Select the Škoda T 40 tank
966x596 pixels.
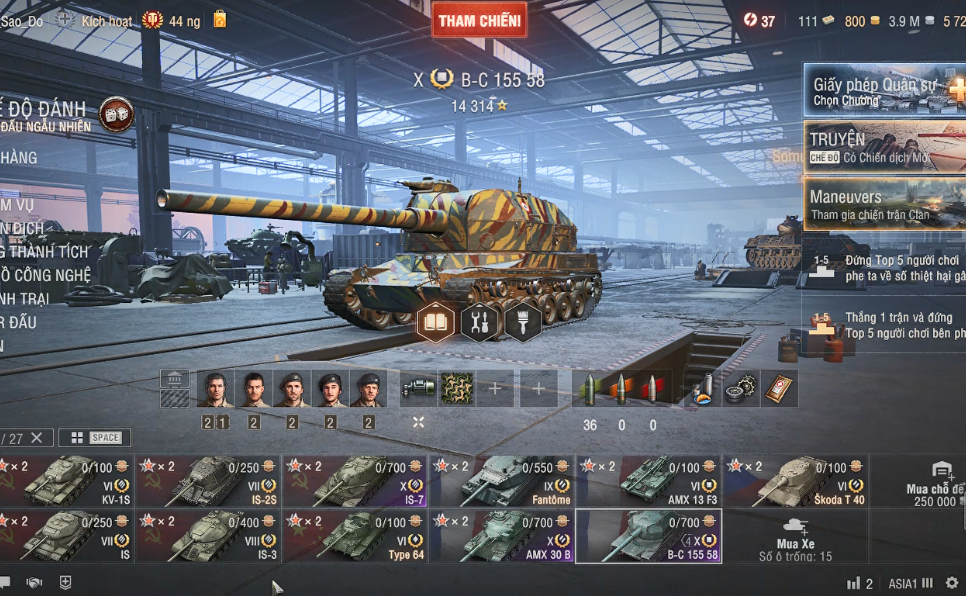(x=795, y=481)
